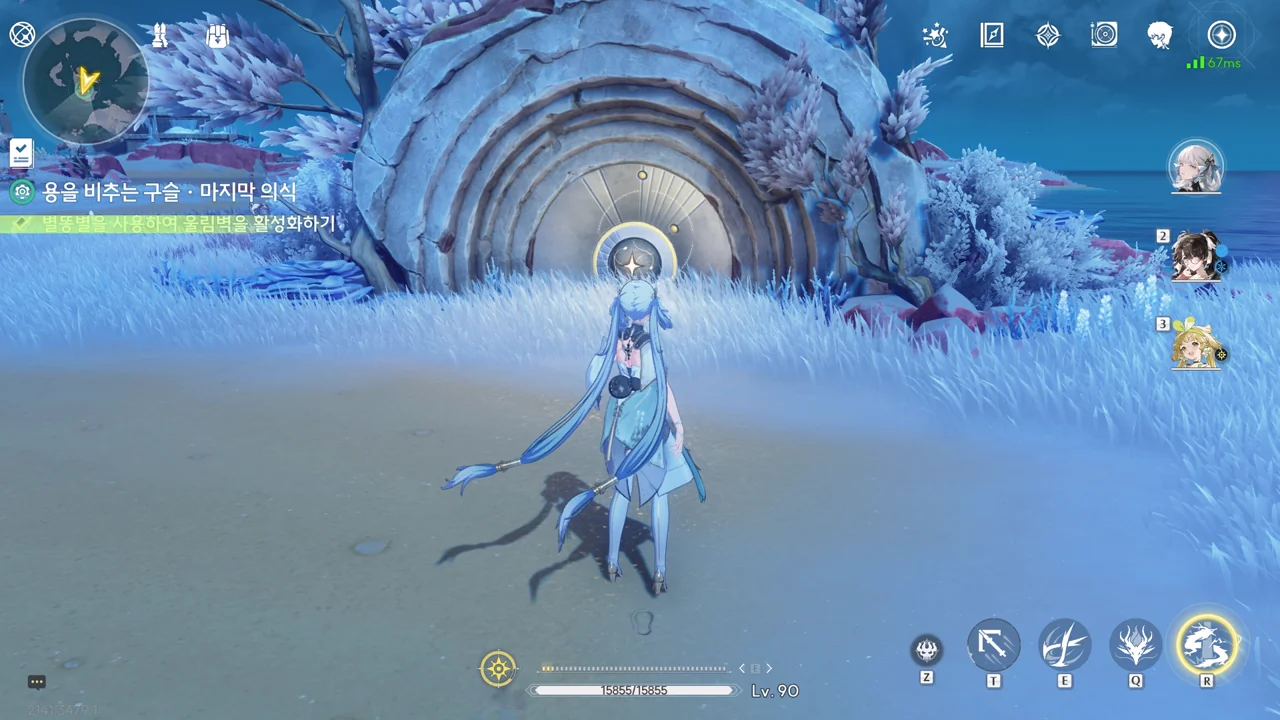Open the backpack inventory icon
The image size is (1280, 720).
click(x=218, y=37)
